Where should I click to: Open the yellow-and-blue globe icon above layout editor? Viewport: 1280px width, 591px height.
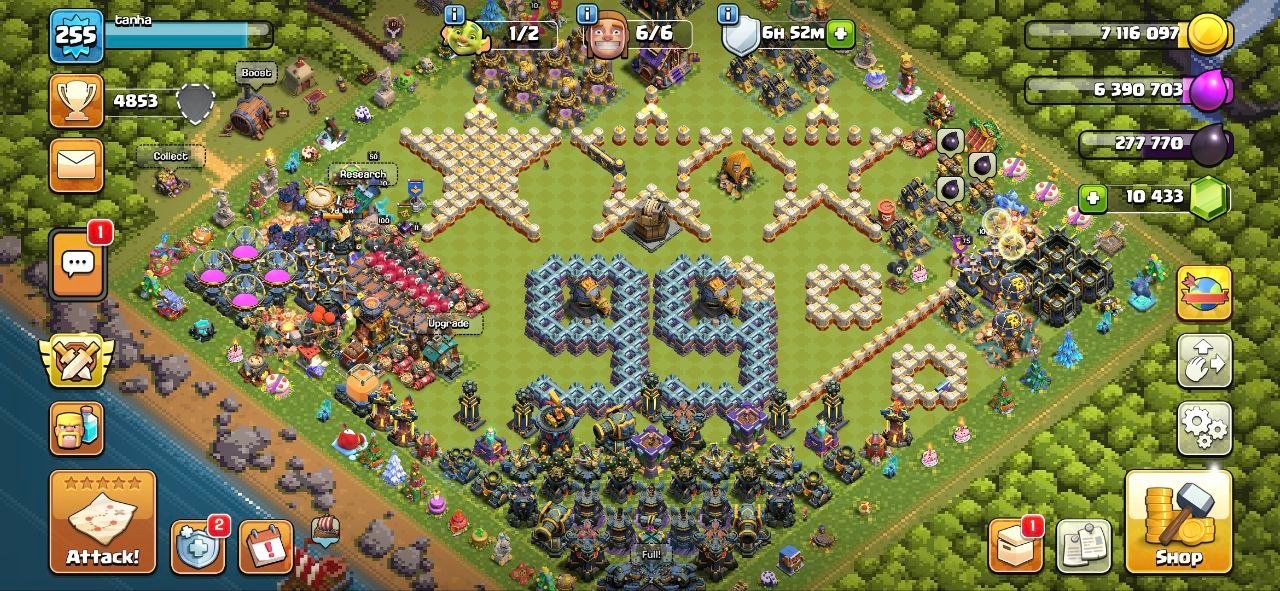click(1204, 294)
